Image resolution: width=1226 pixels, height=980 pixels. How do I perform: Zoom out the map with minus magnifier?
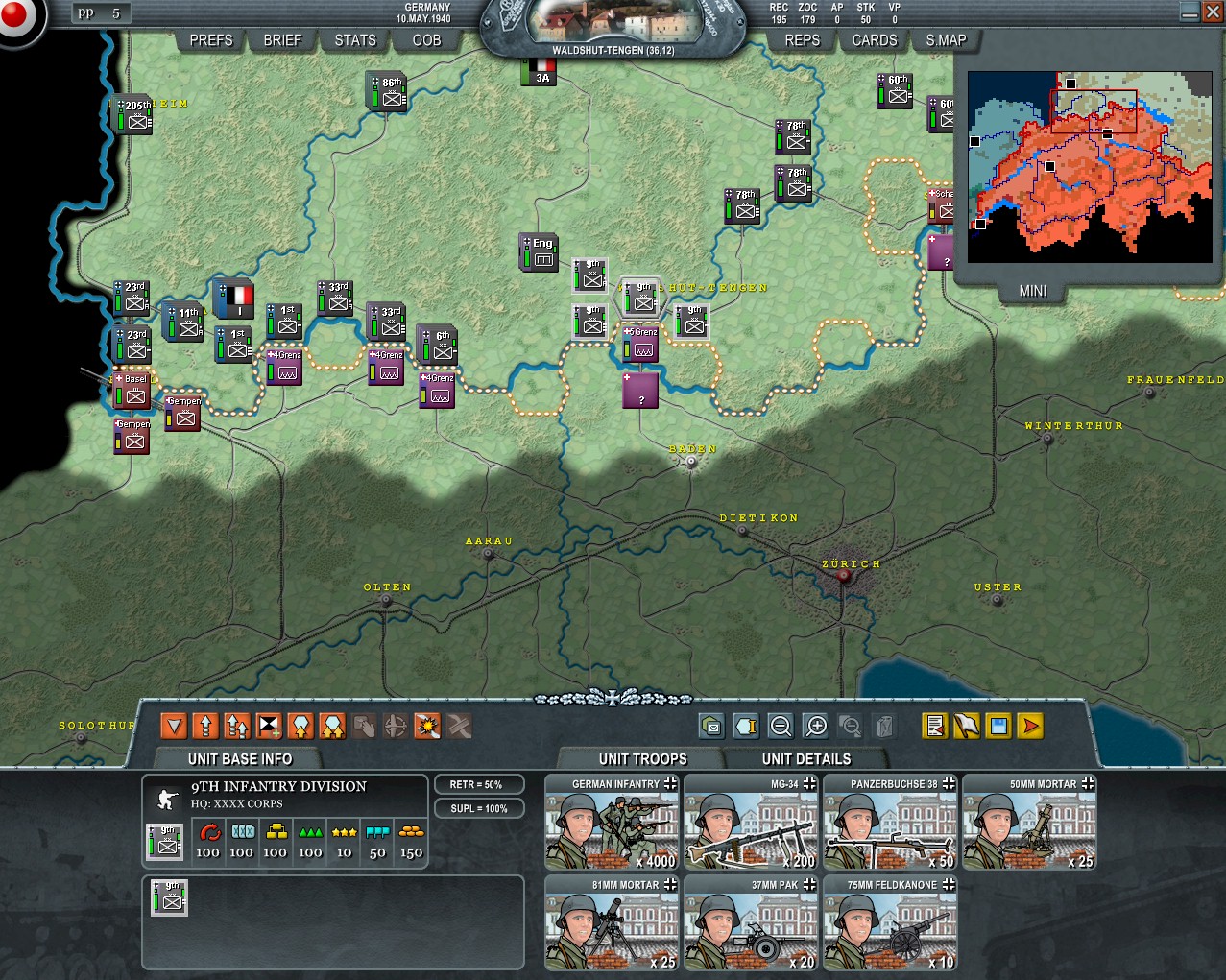[x=781, y=727]
